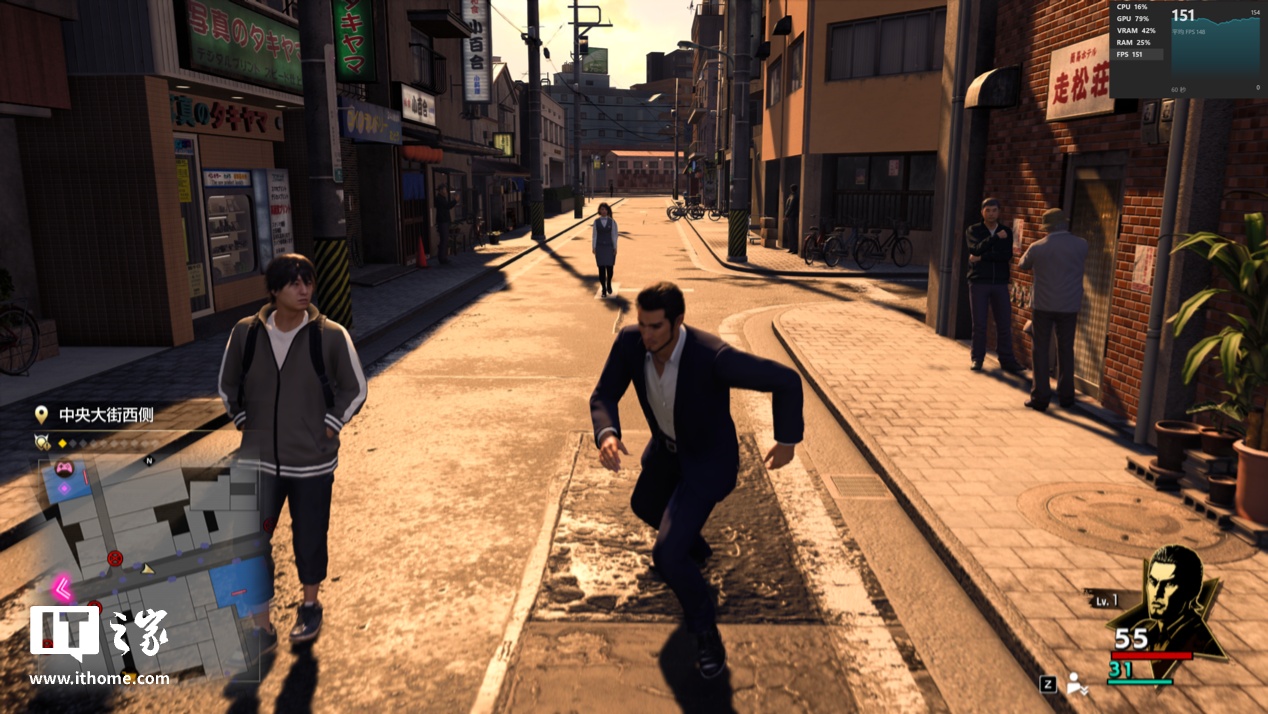Switch performance overlay to the GPU graph
The height and width of the screenshot is (714, 1268).
tap(1137, 18)
